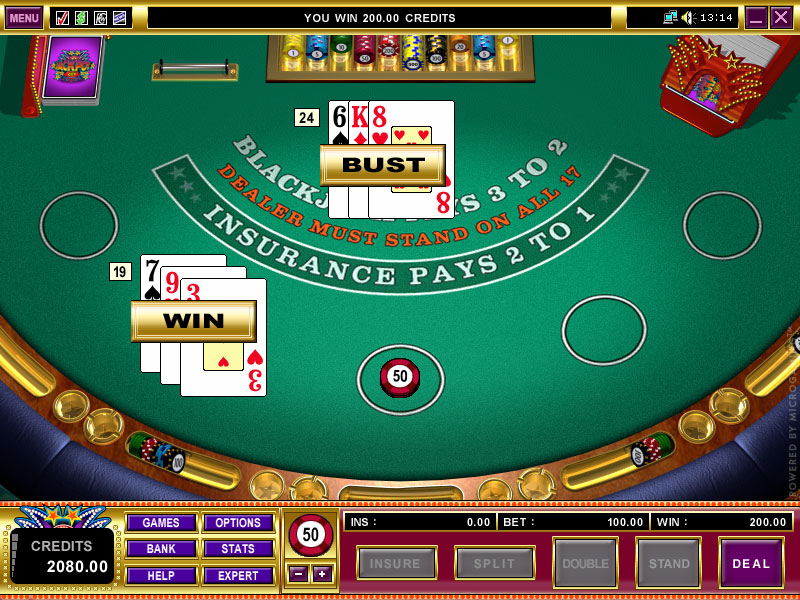
Task: Click the STAND button
Action: tap(668, 563)
